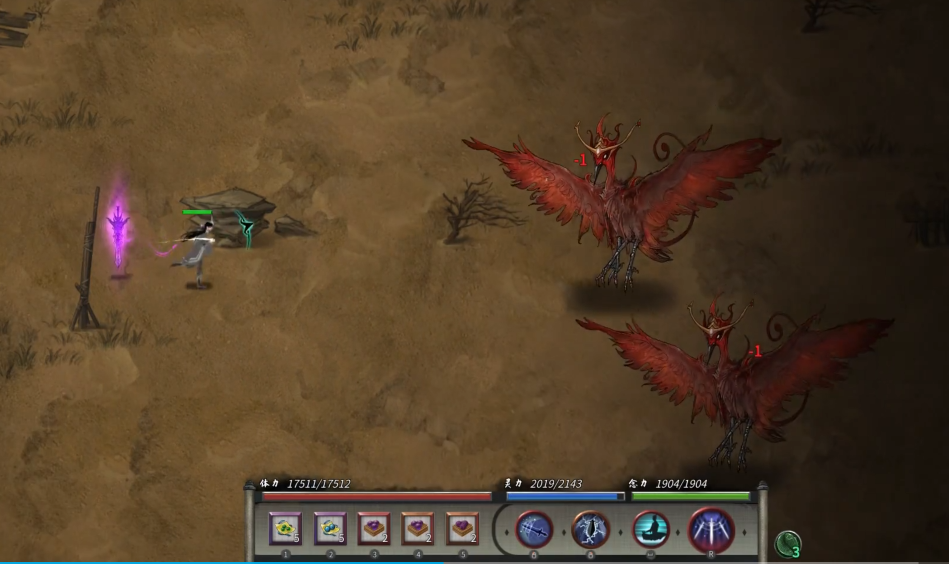Image resolution: width=949 pixels, height=564 pixels.
Task: Select the purple item in hotbar slot 3
Action: (374, 528)
